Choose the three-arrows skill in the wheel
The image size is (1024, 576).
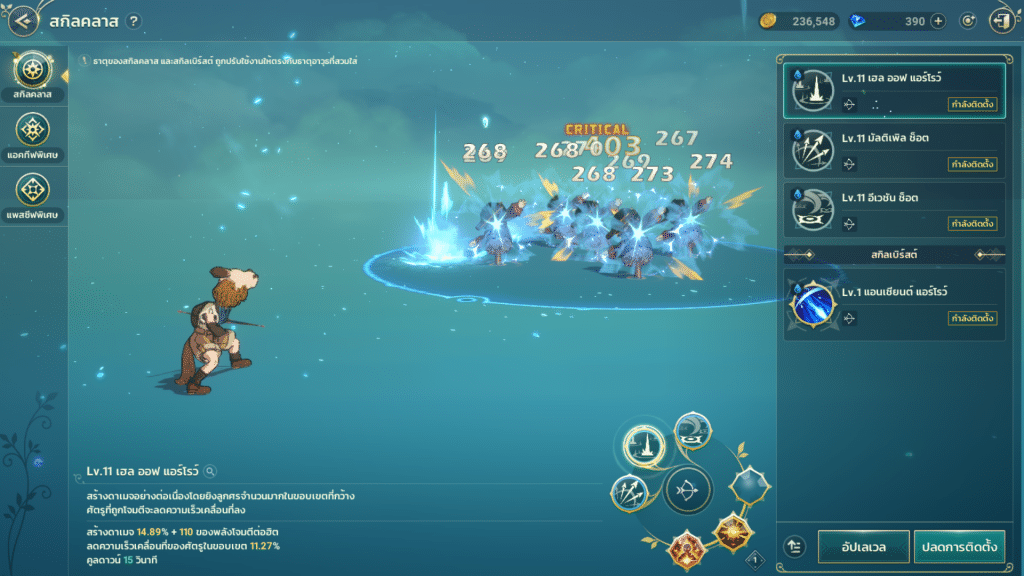(x=631, y=492)
